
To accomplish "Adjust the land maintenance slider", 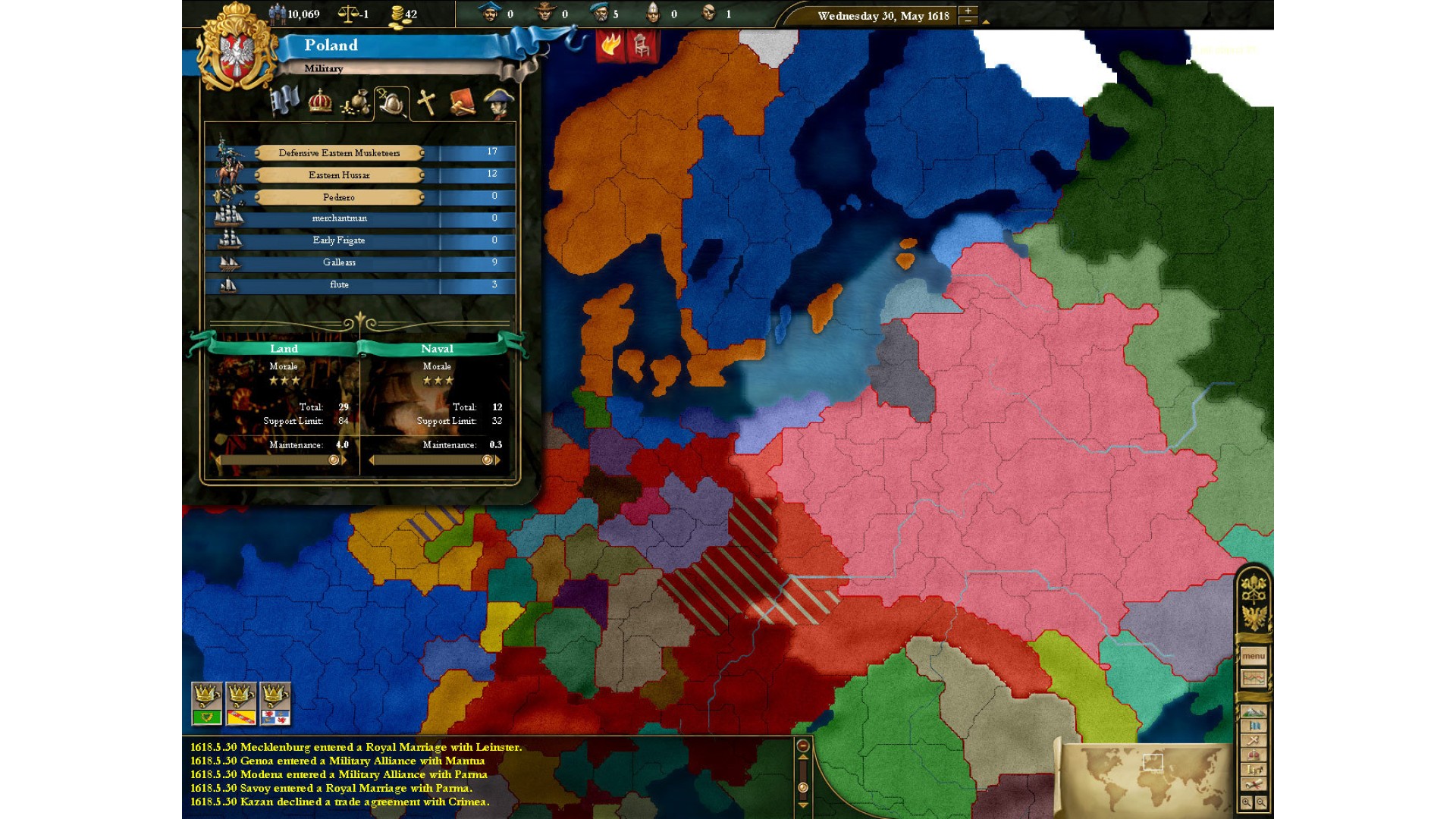I will click(x=334, y=460).
